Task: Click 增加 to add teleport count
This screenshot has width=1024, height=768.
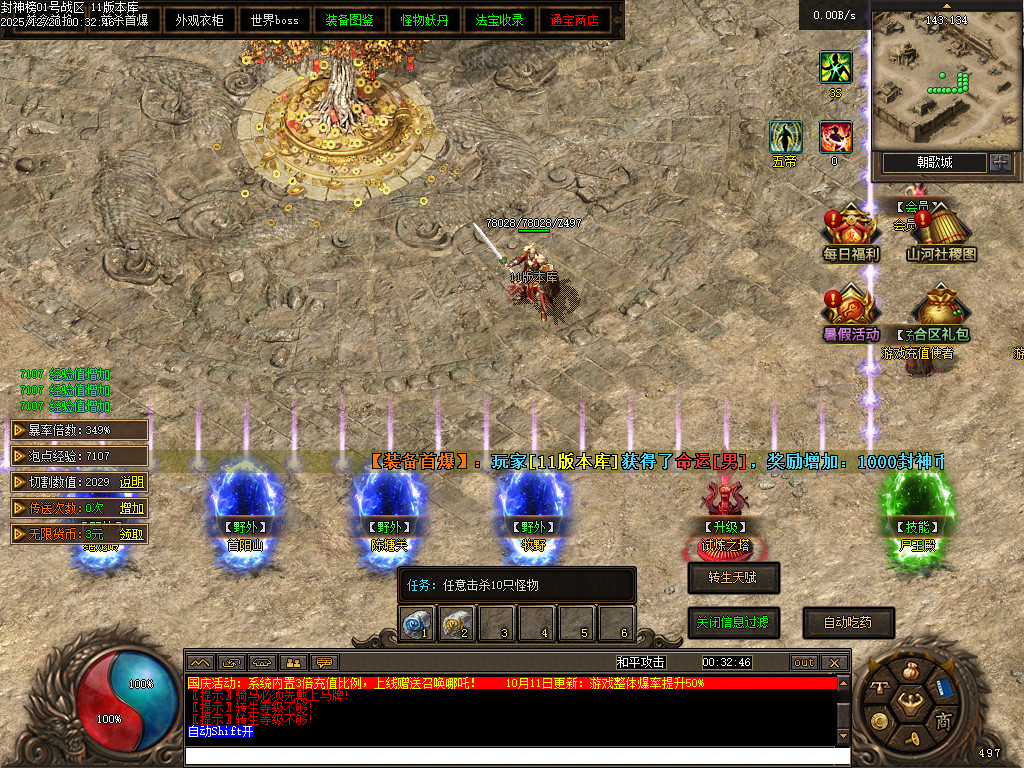Action: point(132,508)
